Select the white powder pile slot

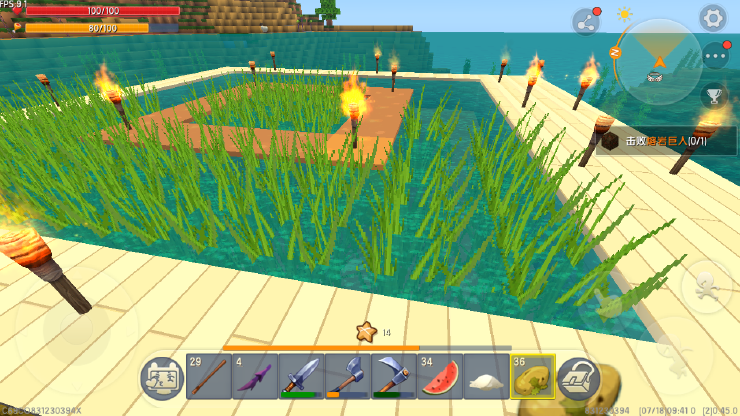tap(487, 378)
